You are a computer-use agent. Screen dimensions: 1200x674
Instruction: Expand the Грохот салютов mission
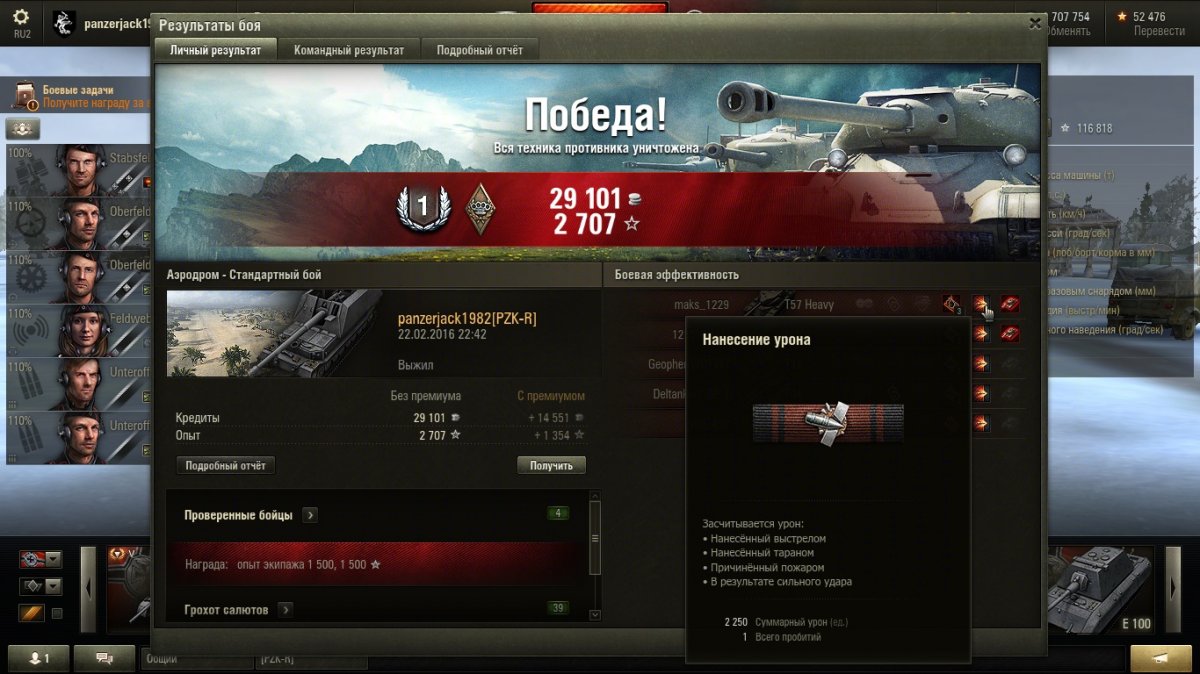(285, 609)
